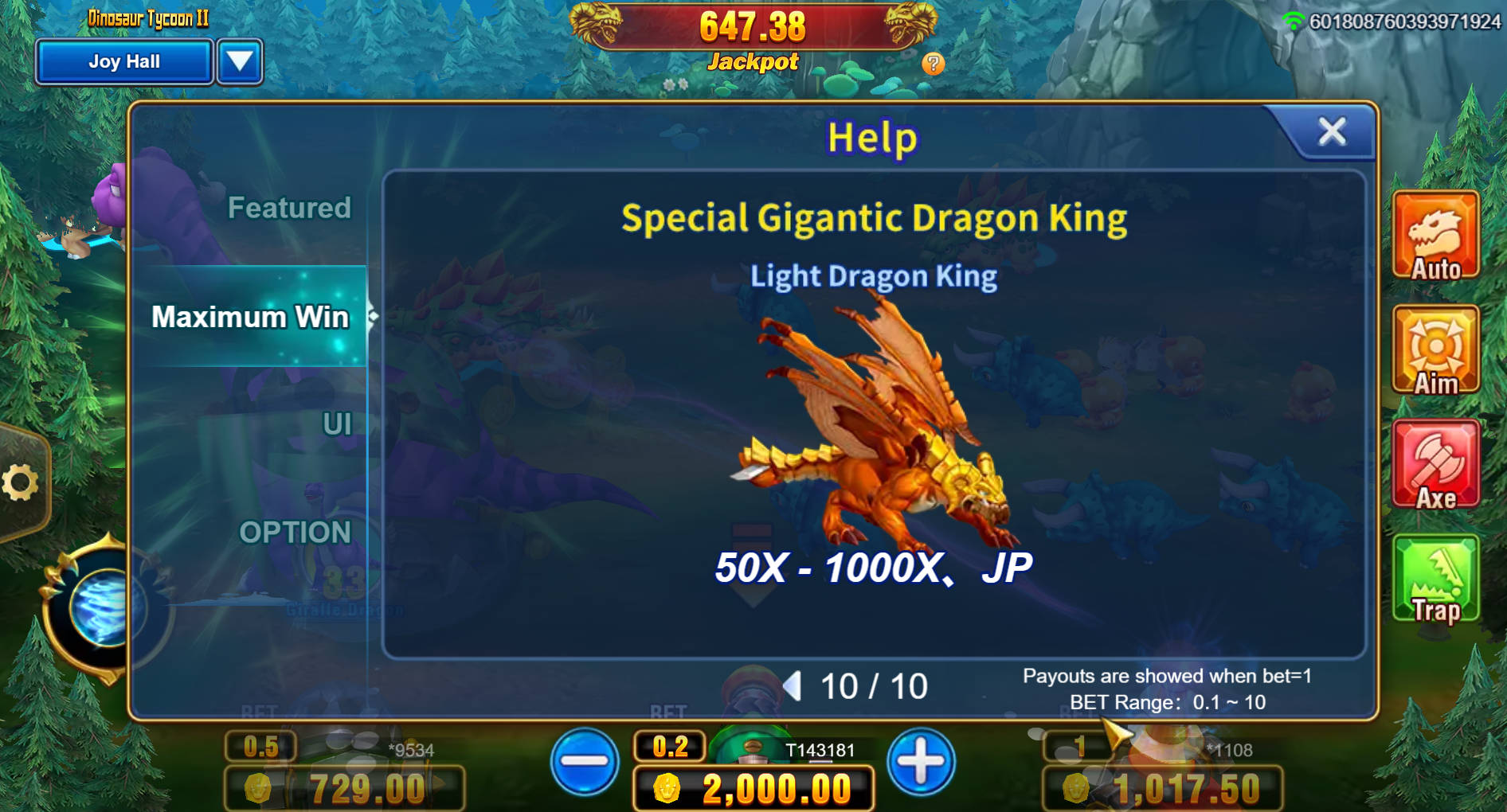Expand the Joy Hall room selector
The image size is (1507, 812).
123,61
